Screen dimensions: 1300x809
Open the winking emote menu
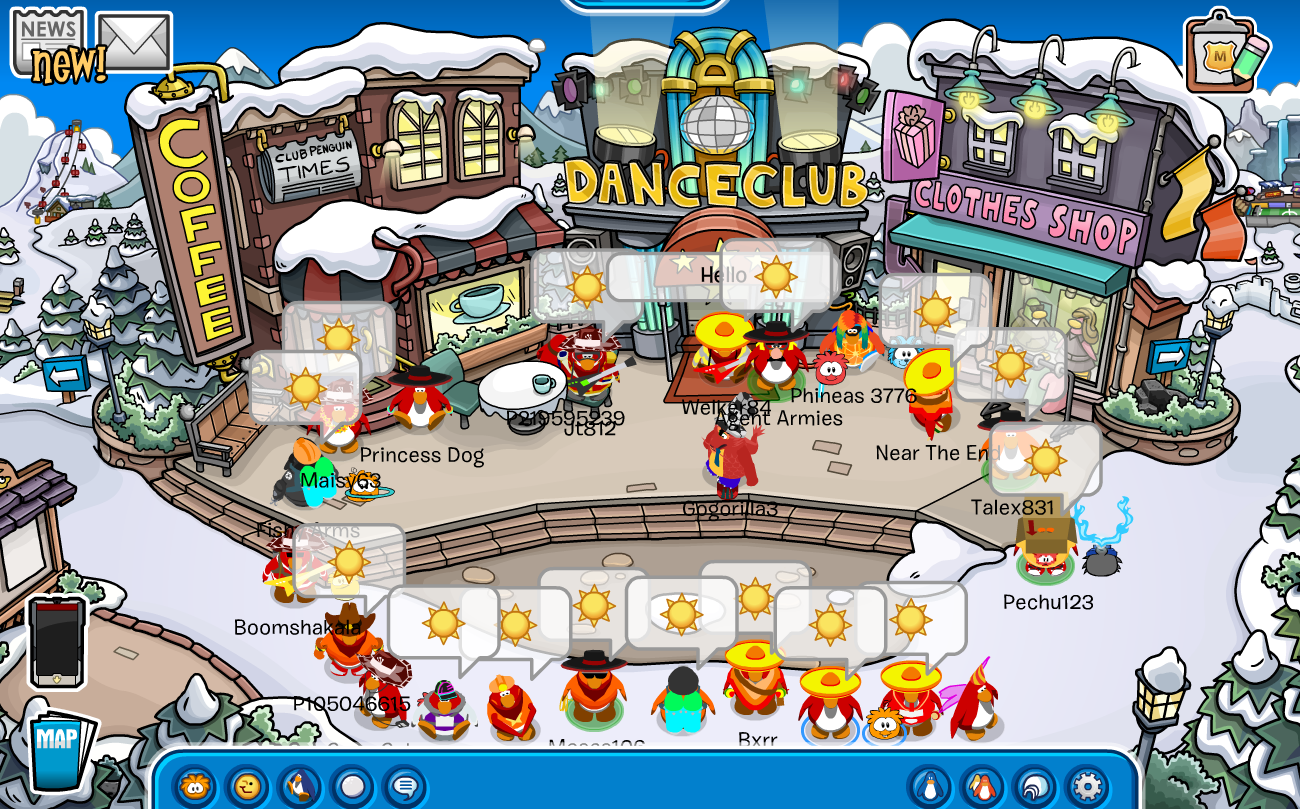point(247,786)
